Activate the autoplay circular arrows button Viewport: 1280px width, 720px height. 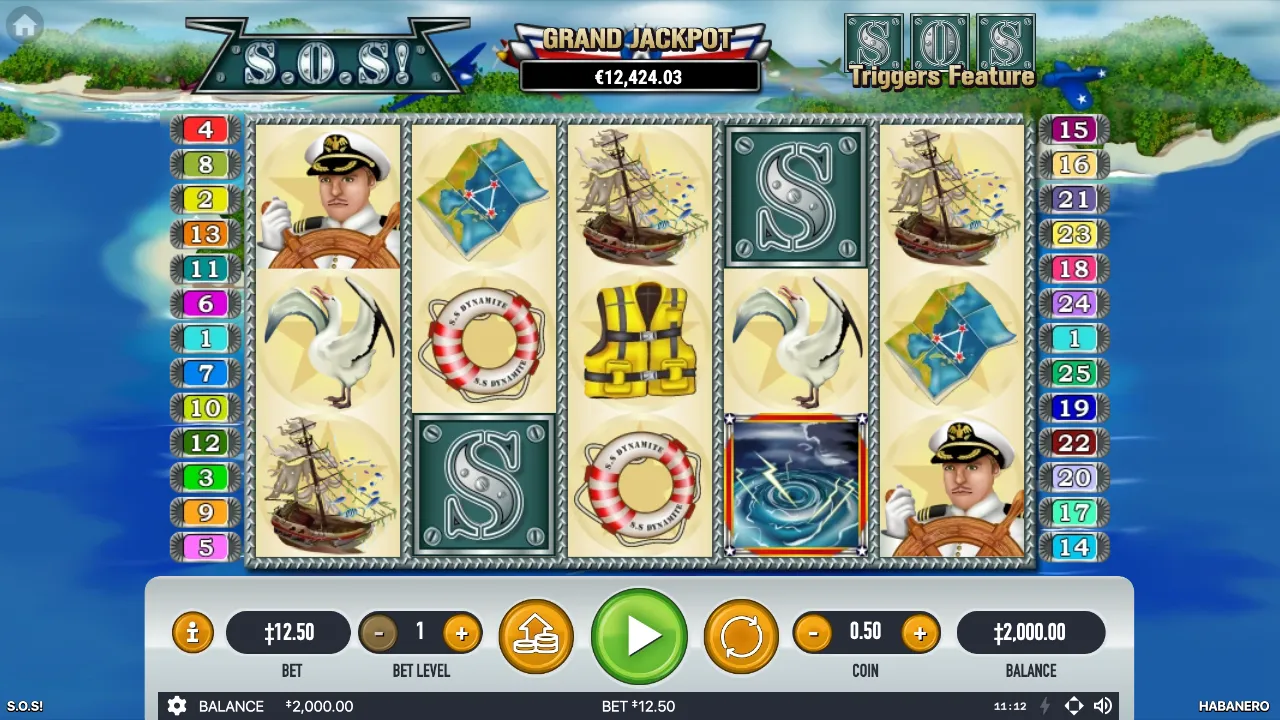coord(741,636)
